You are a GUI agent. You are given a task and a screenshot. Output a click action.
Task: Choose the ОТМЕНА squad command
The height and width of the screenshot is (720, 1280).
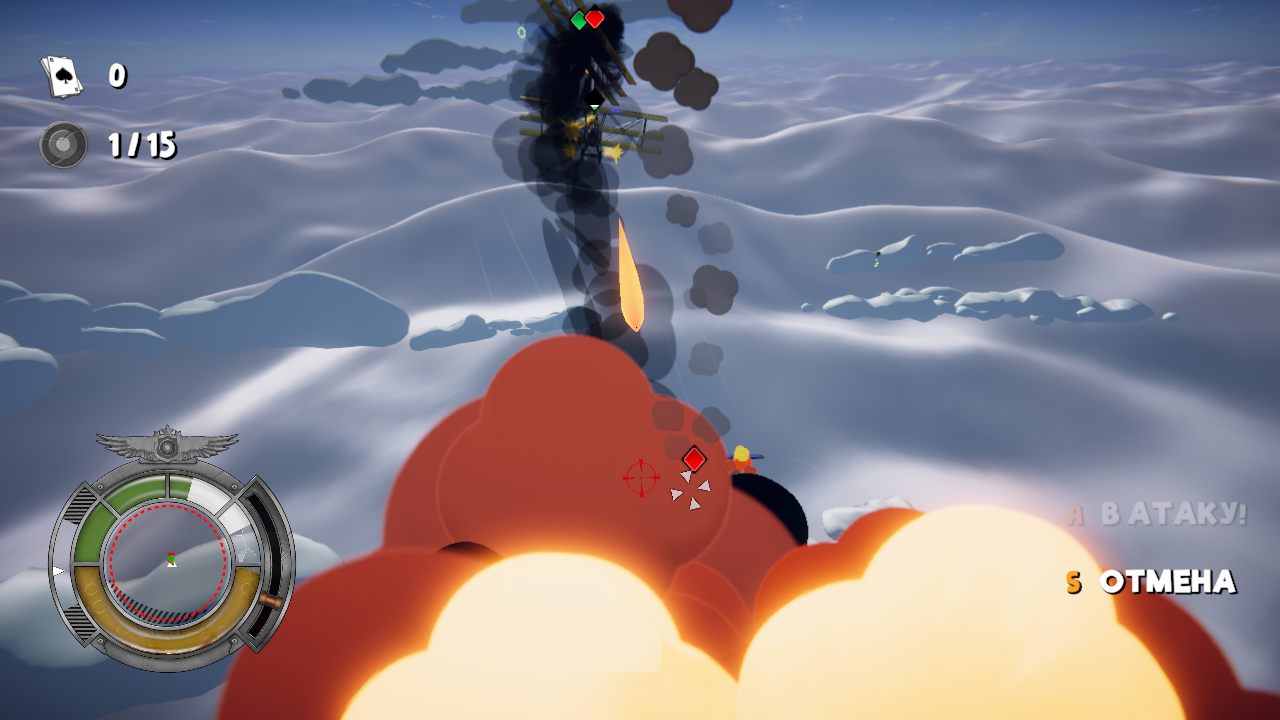click(x=1167, y=582)
